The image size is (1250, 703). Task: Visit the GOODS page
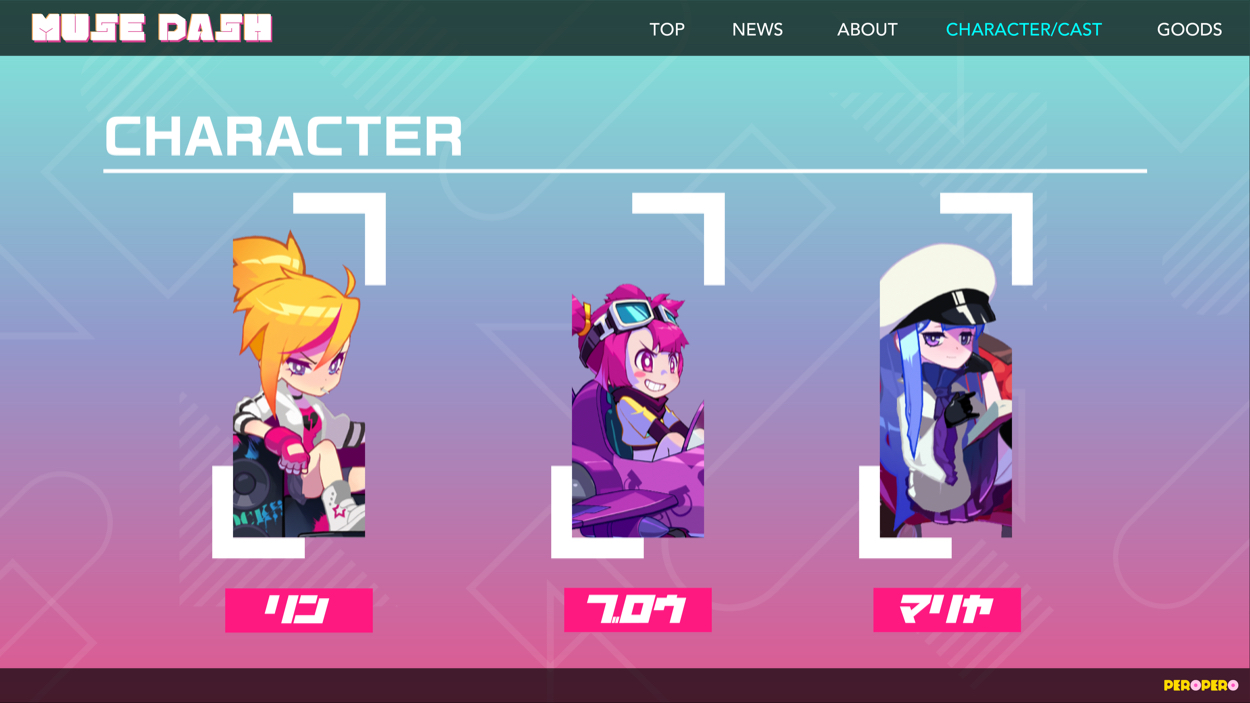[x=1189, y=29]
